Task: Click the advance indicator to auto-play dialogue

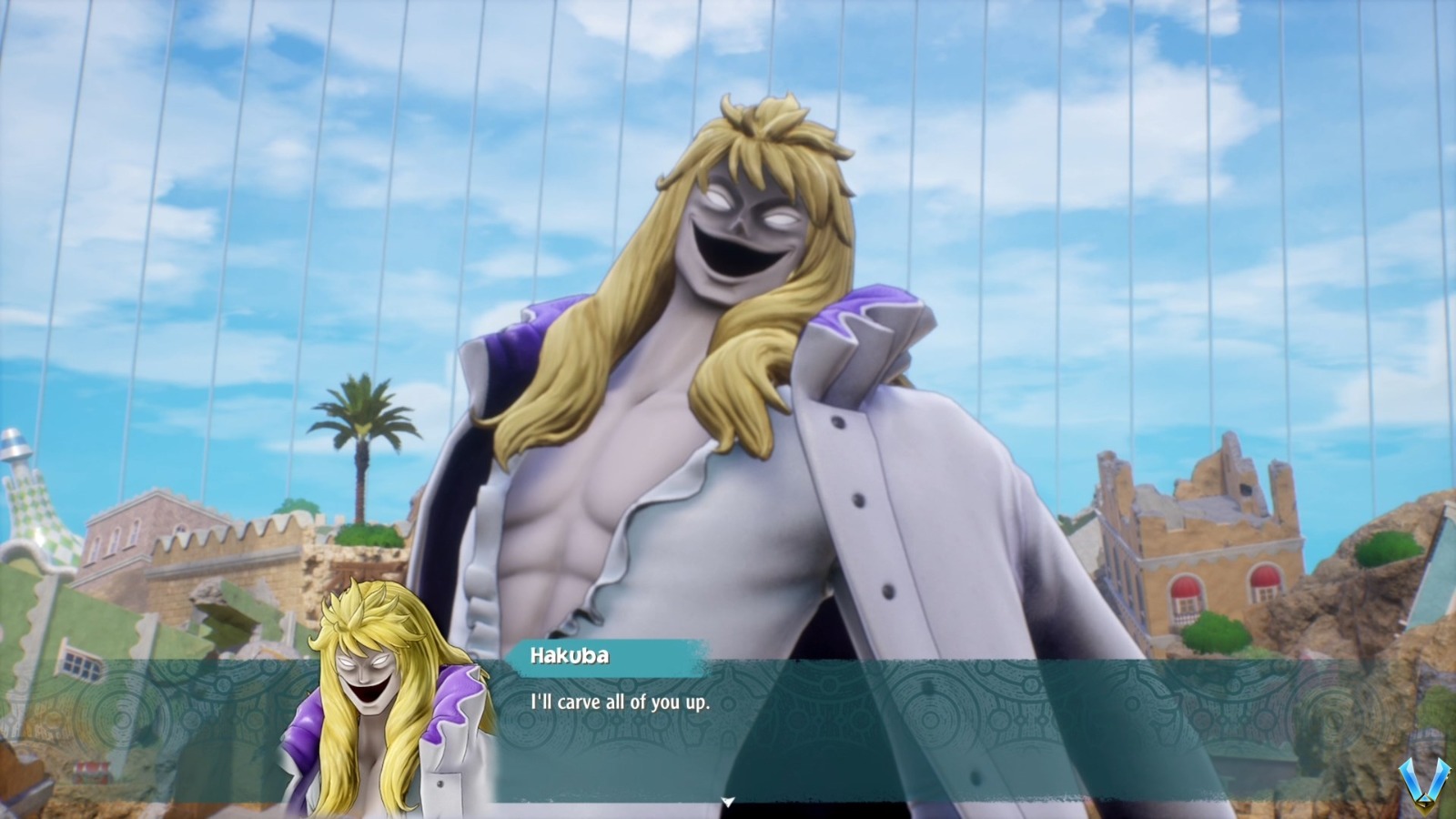Action: click(728, 802)
